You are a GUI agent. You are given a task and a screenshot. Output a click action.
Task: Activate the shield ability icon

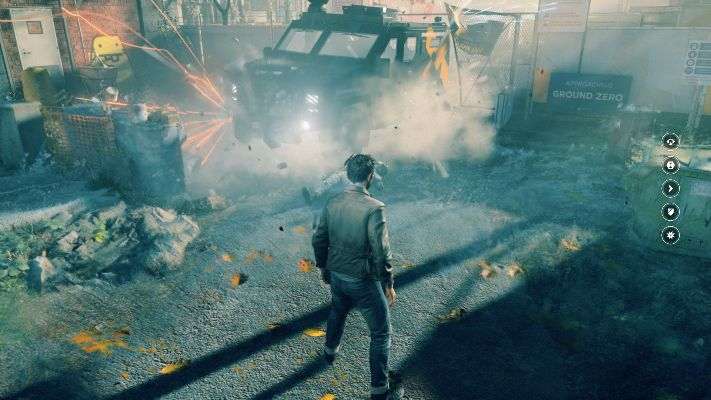pos(670,211)
